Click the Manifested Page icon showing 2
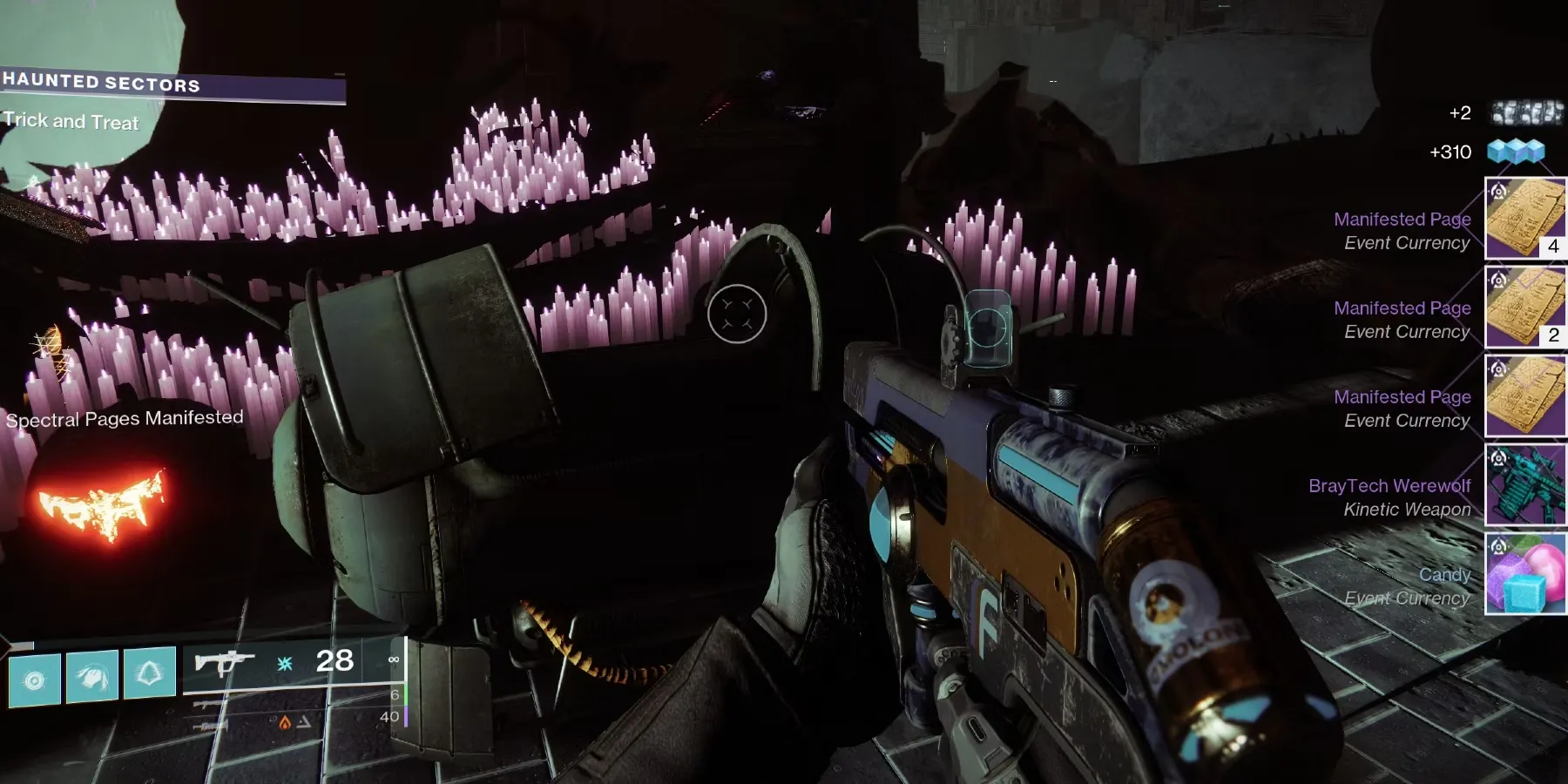This screenshot has height=784, width=1568. [1525, 307]
